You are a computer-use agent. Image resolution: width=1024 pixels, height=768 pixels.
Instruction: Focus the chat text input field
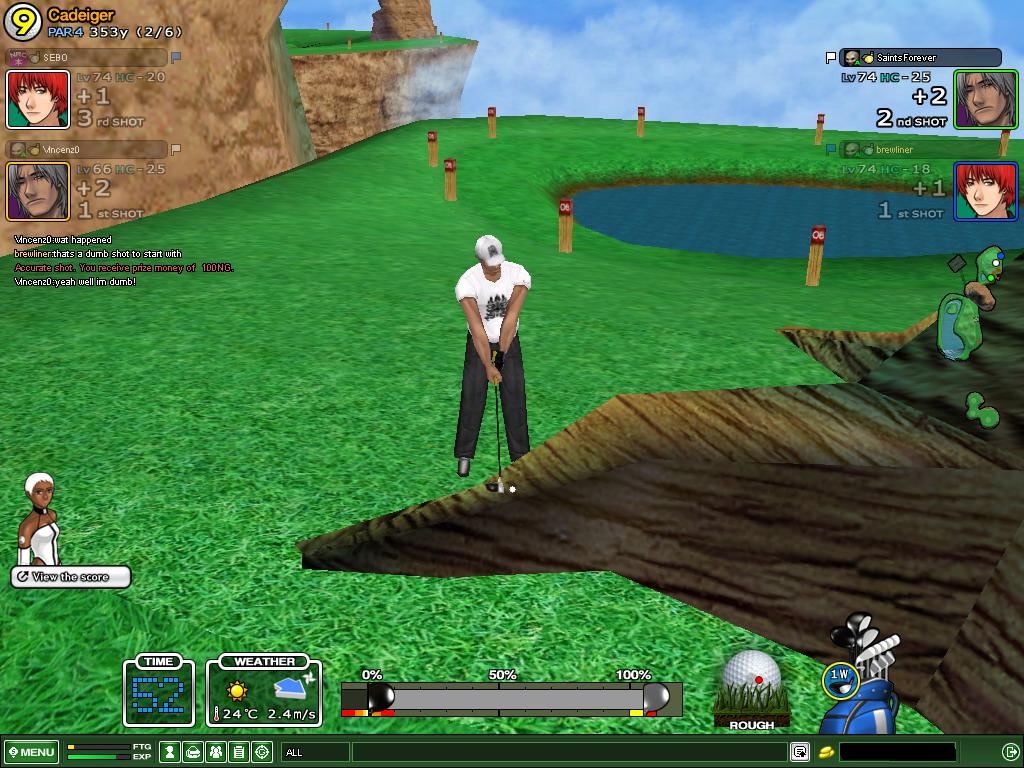point(568,752)
